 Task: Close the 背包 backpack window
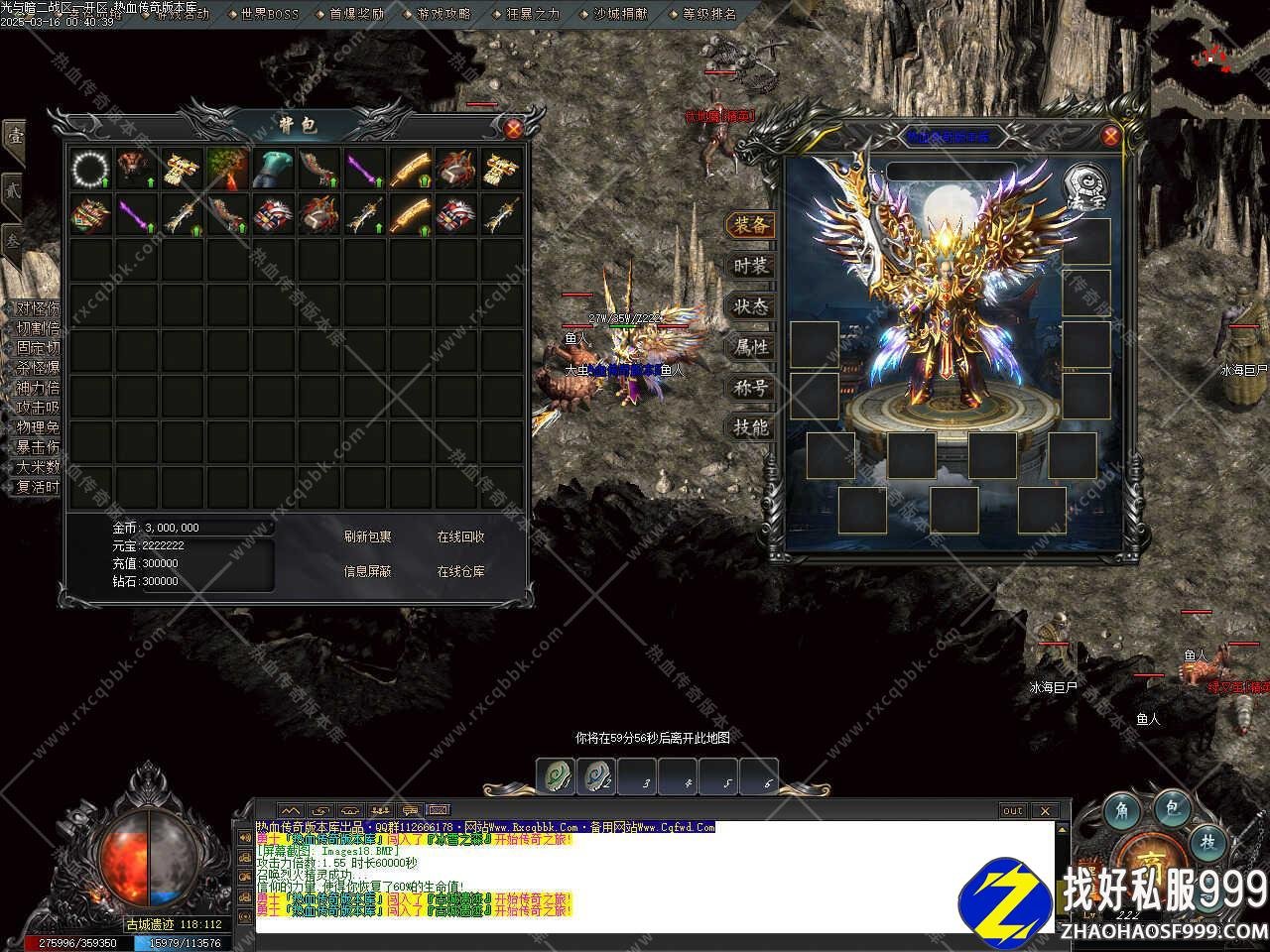513,128
